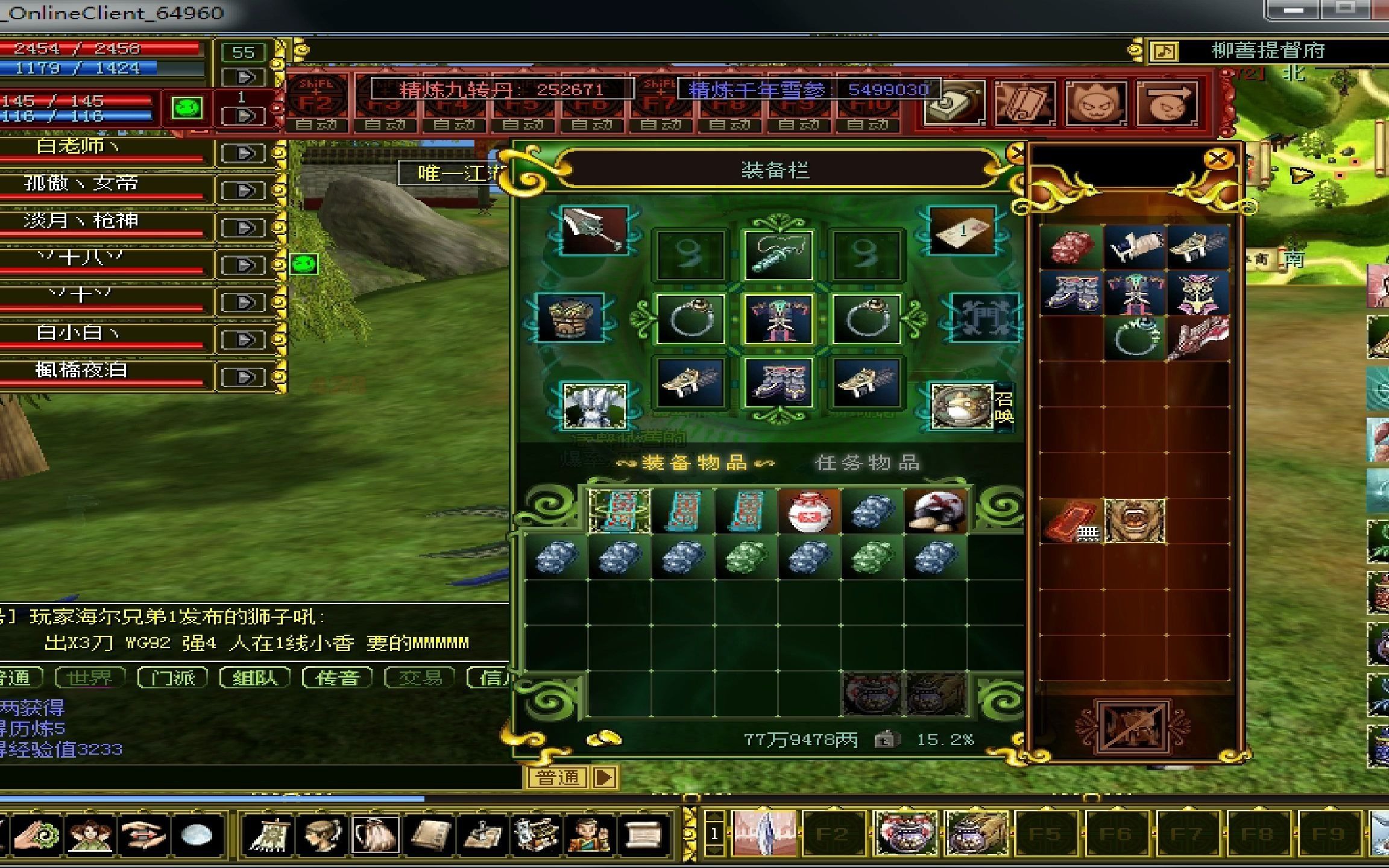Close the orange side panel
1389x868 pixels.
[x=1218, y=160]
